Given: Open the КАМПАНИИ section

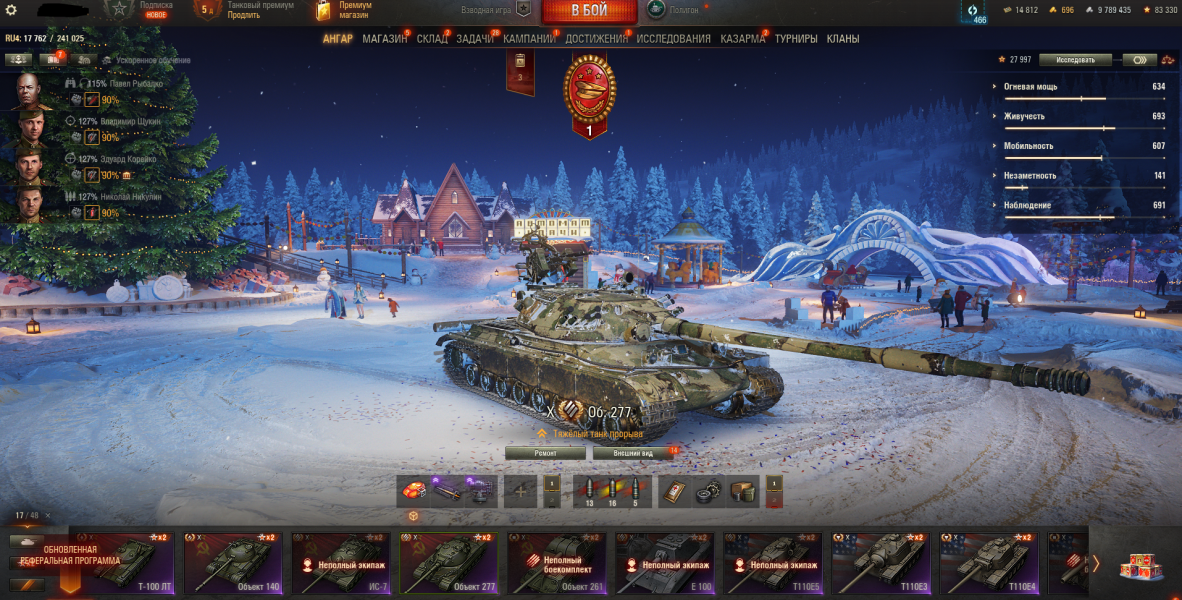Looking at the screenshot, I should click(529, 39).
